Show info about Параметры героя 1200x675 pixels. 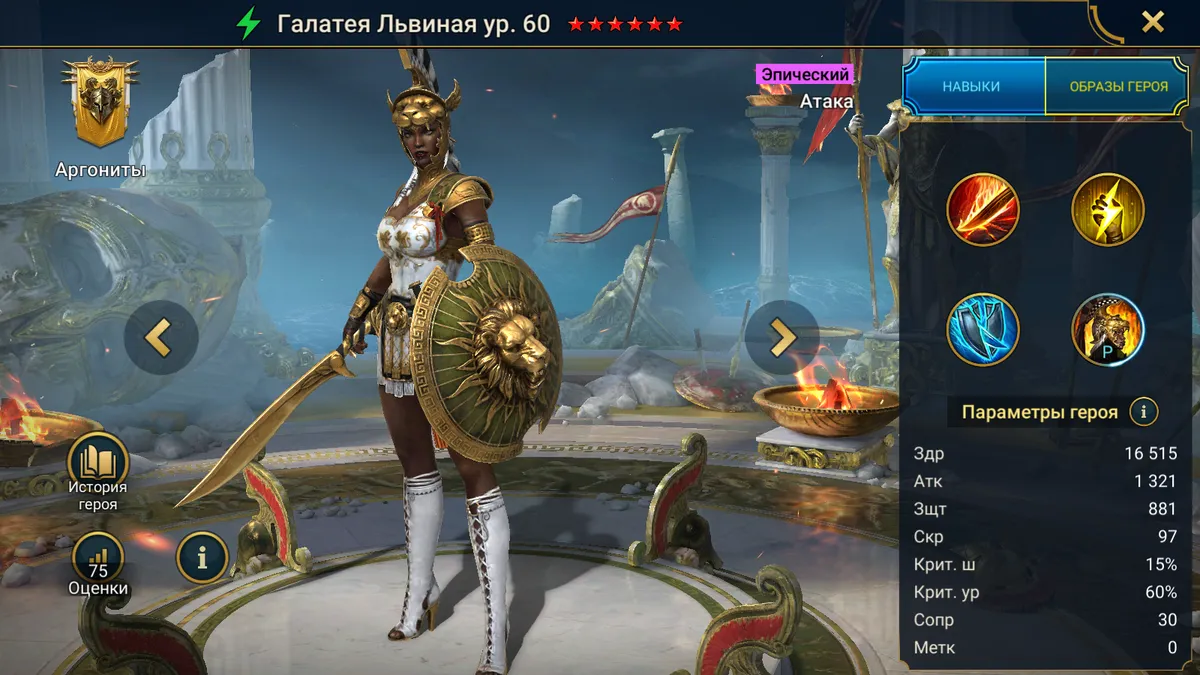point(1143,411)
